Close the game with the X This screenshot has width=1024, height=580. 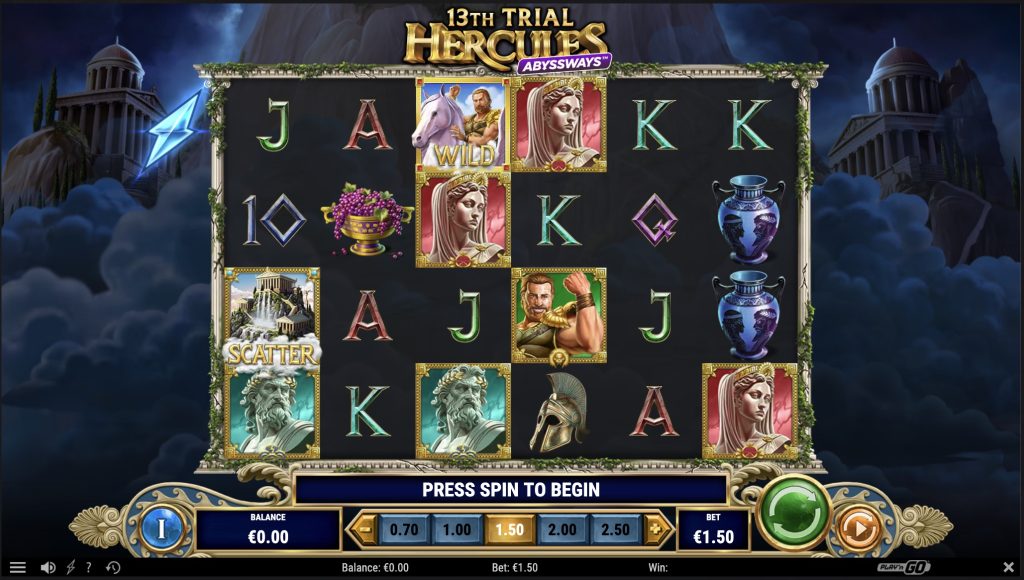1008,568
